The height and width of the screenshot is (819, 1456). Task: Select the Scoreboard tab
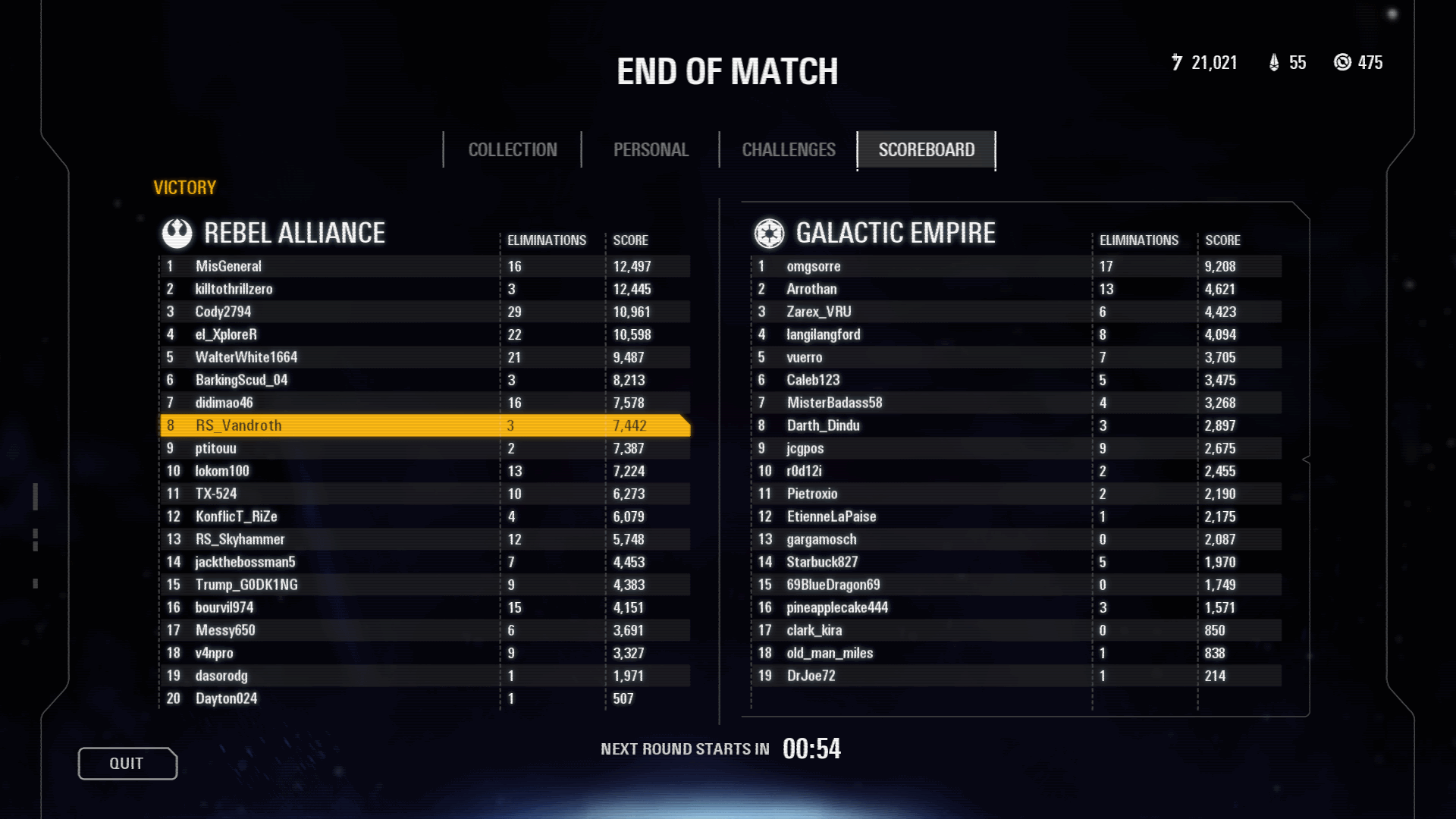coord(926,150)
